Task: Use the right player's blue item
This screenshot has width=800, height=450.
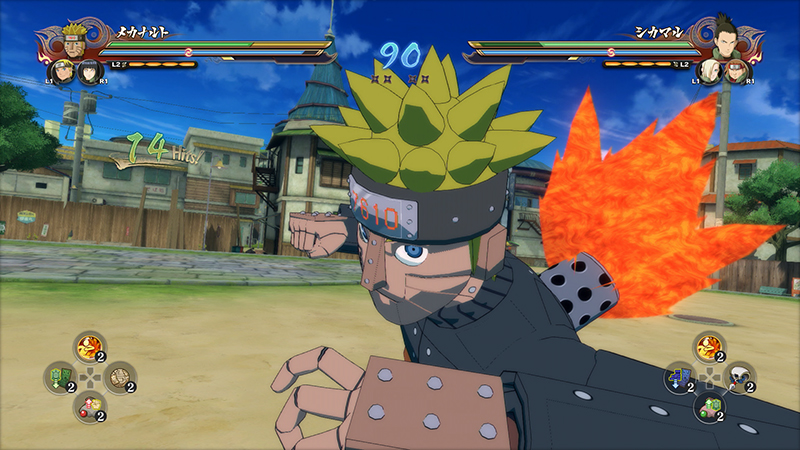Action: [679, 377]
